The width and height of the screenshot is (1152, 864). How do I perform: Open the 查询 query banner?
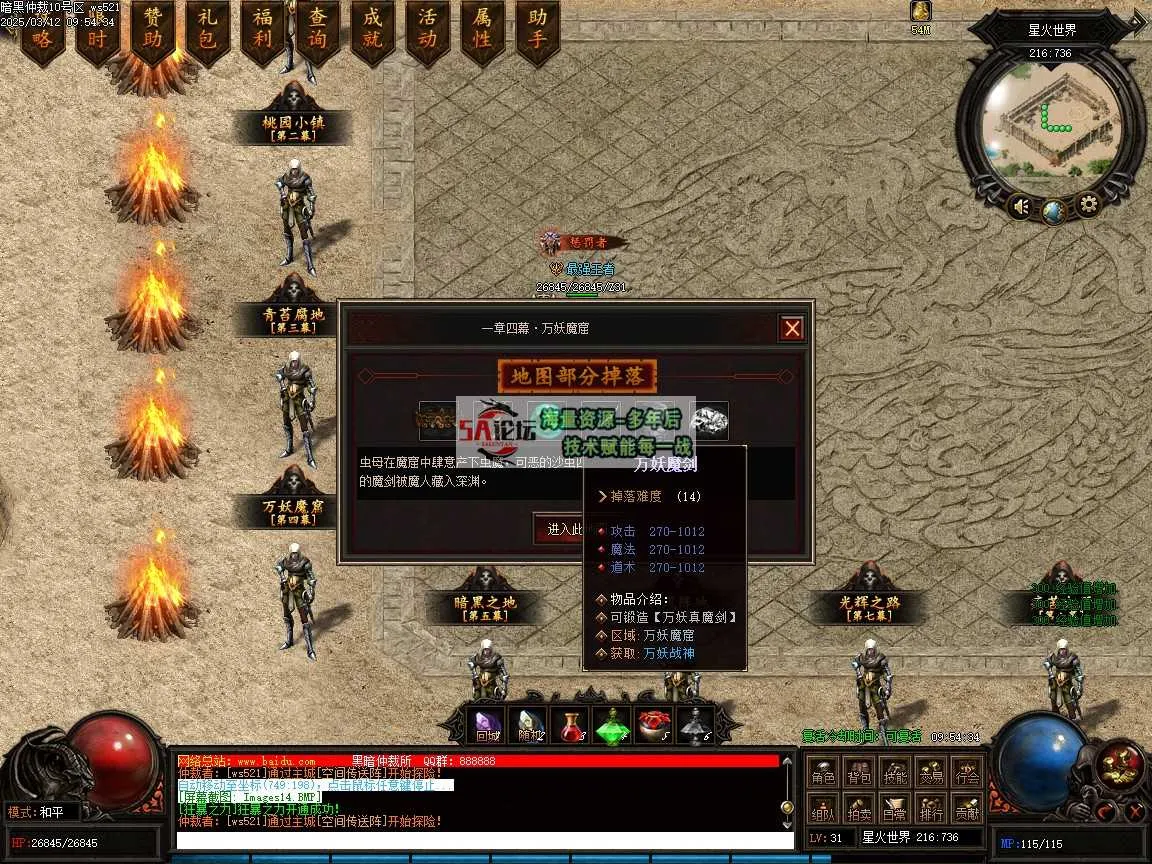(x=318, y=30)
